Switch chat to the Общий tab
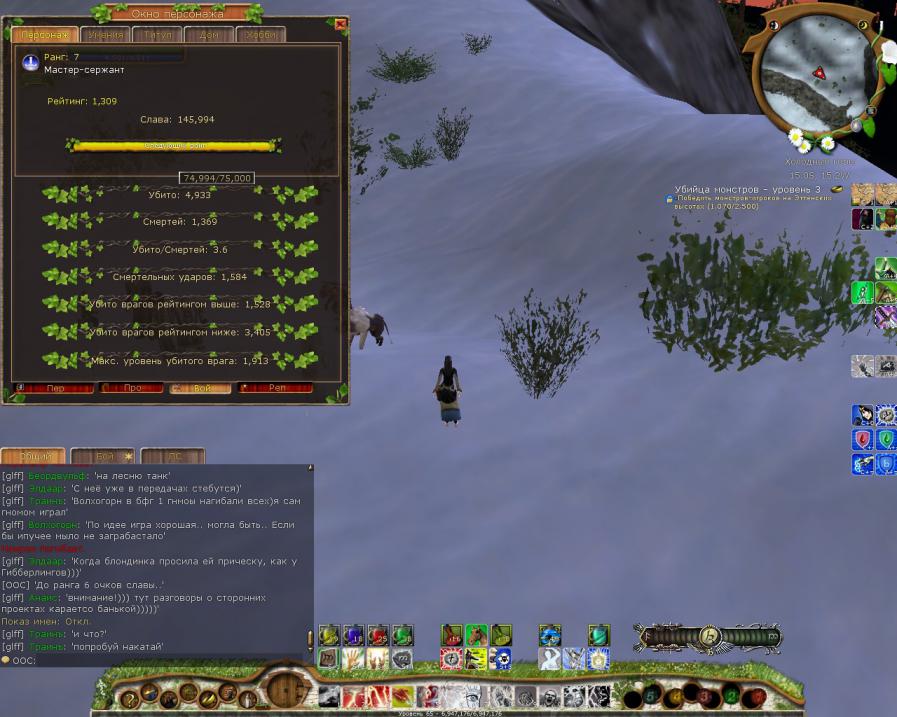 (x=33, y=456)
